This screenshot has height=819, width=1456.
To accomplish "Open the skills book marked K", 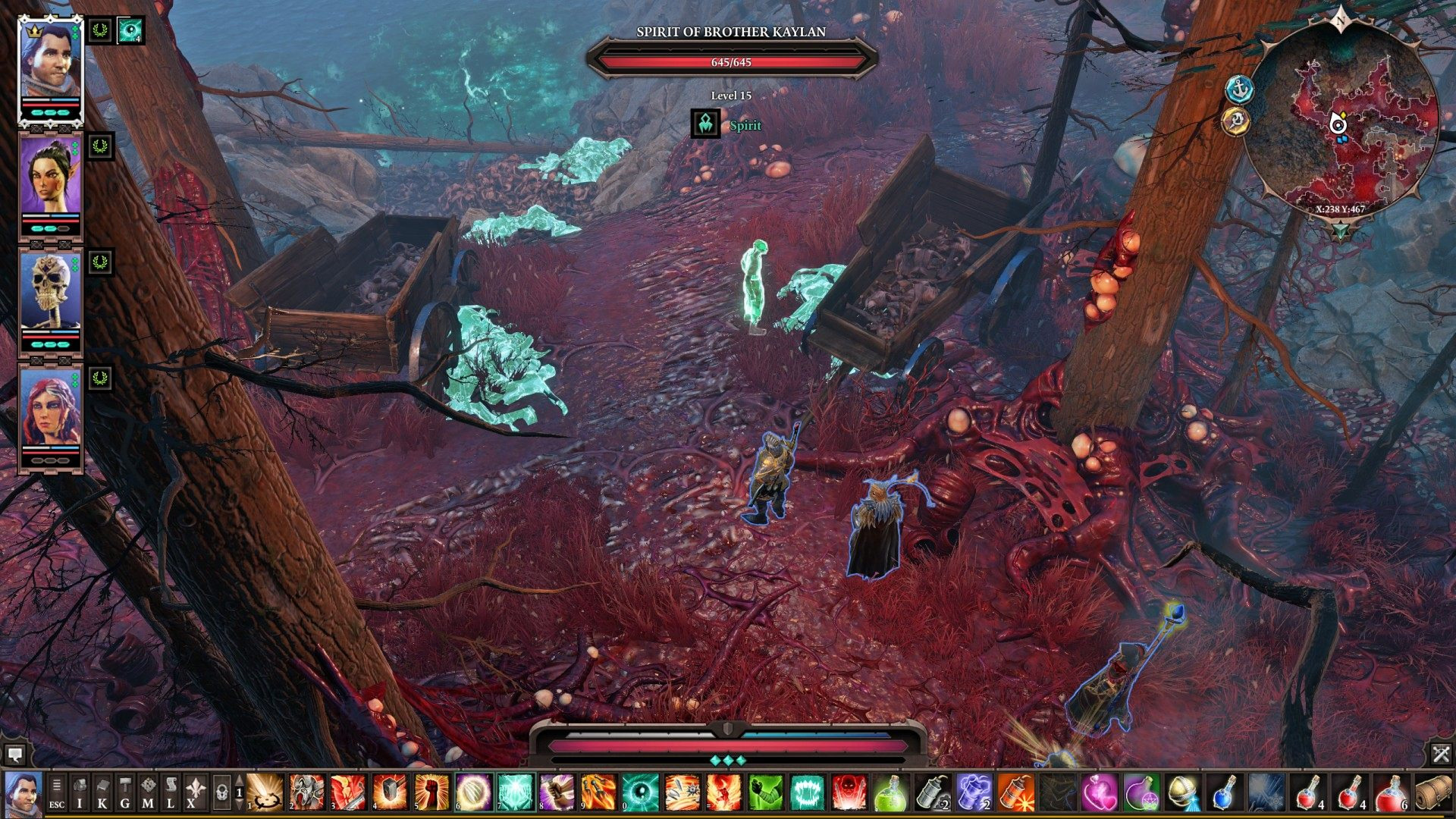I will click(102, 793).
